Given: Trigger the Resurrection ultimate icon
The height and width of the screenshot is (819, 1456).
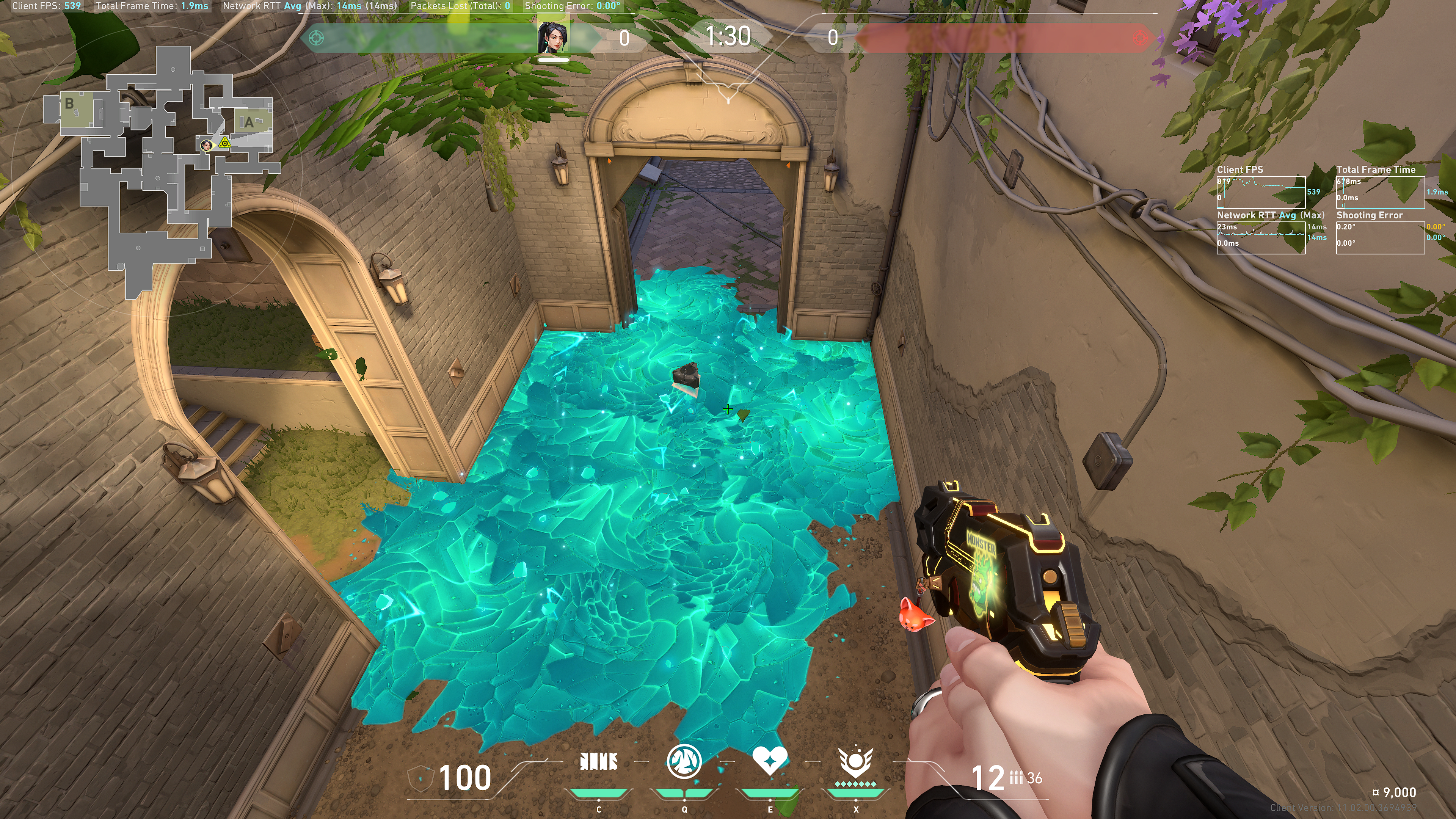Looking at the screenshot, I should click(x=855, y=762).
